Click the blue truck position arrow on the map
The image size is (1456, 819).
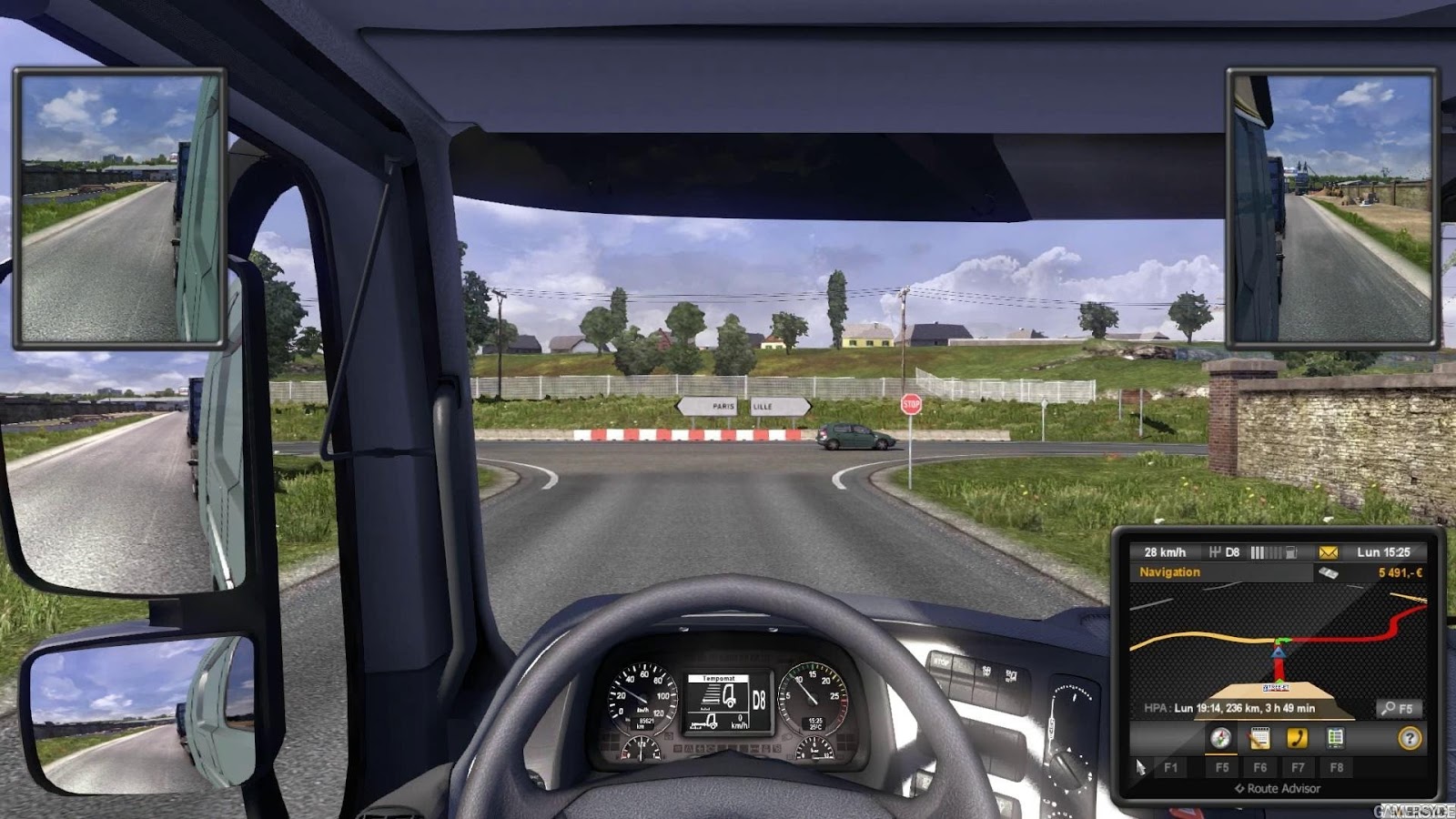coord(1279,653)
